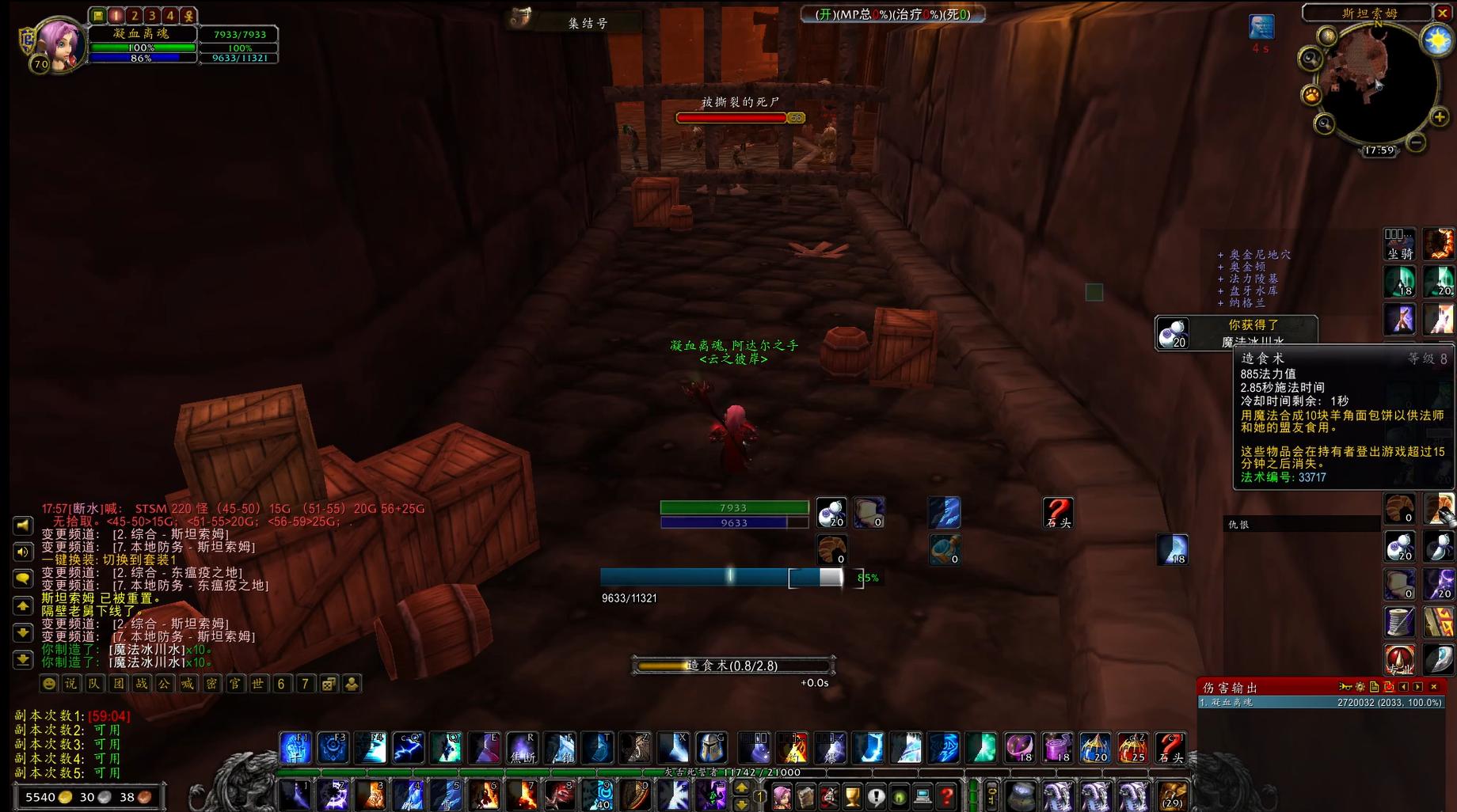Choose the 喊 yell chat channel button
This screenshot has height=812, width=1457.
188,684
